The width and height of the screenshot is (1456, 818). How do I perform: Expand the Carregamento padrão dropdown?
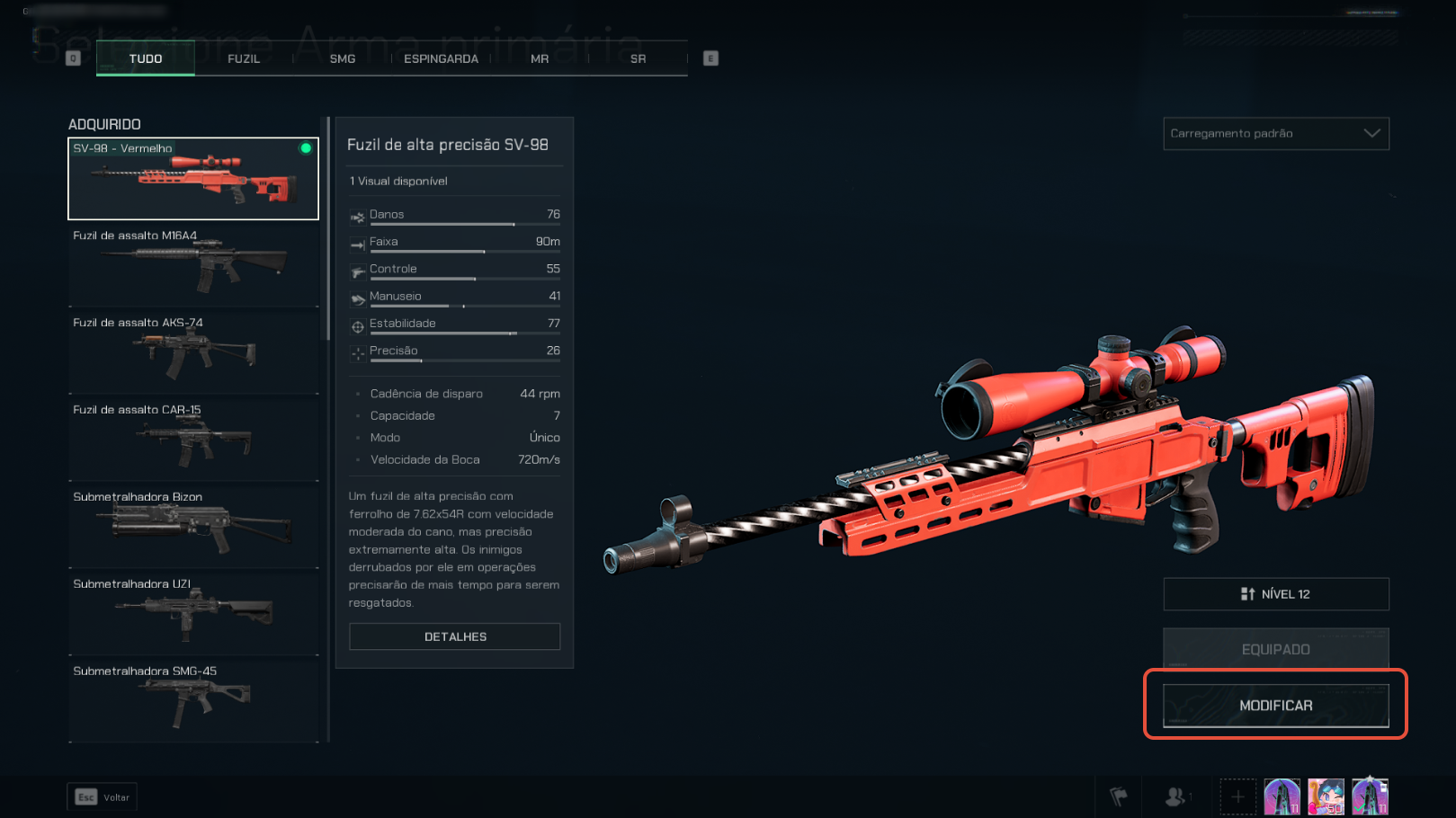[1275, 133]
